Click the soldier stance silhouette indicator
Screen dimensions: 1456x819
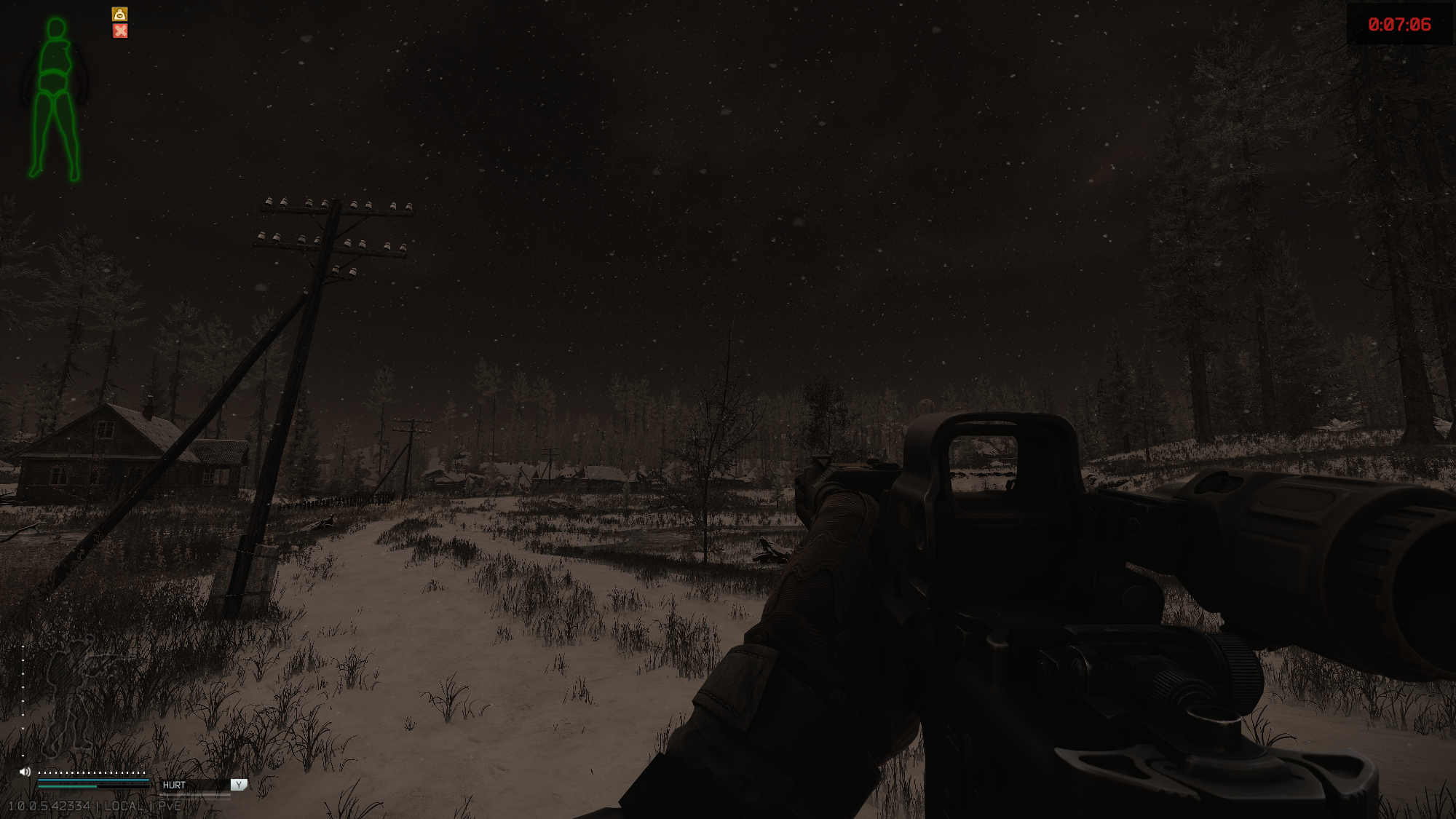point(73,695)
